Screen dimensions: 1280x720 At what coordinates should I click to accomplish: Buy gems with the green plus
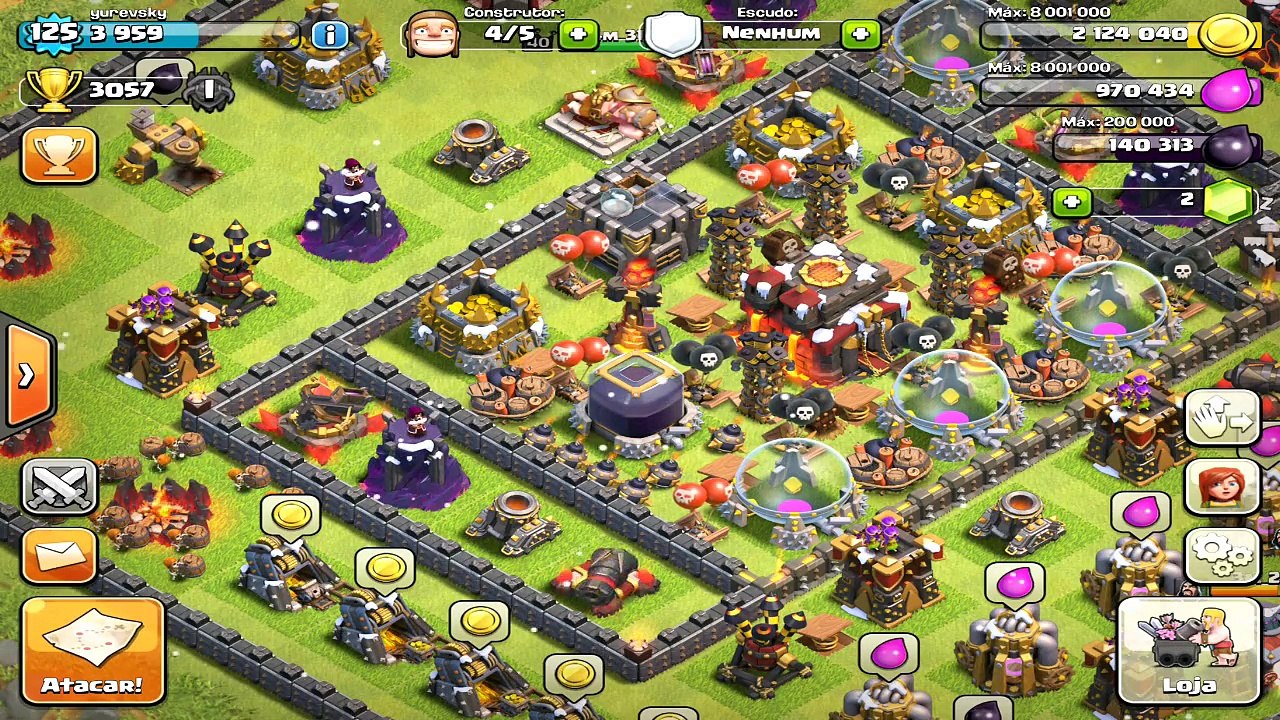(1072, 201)
